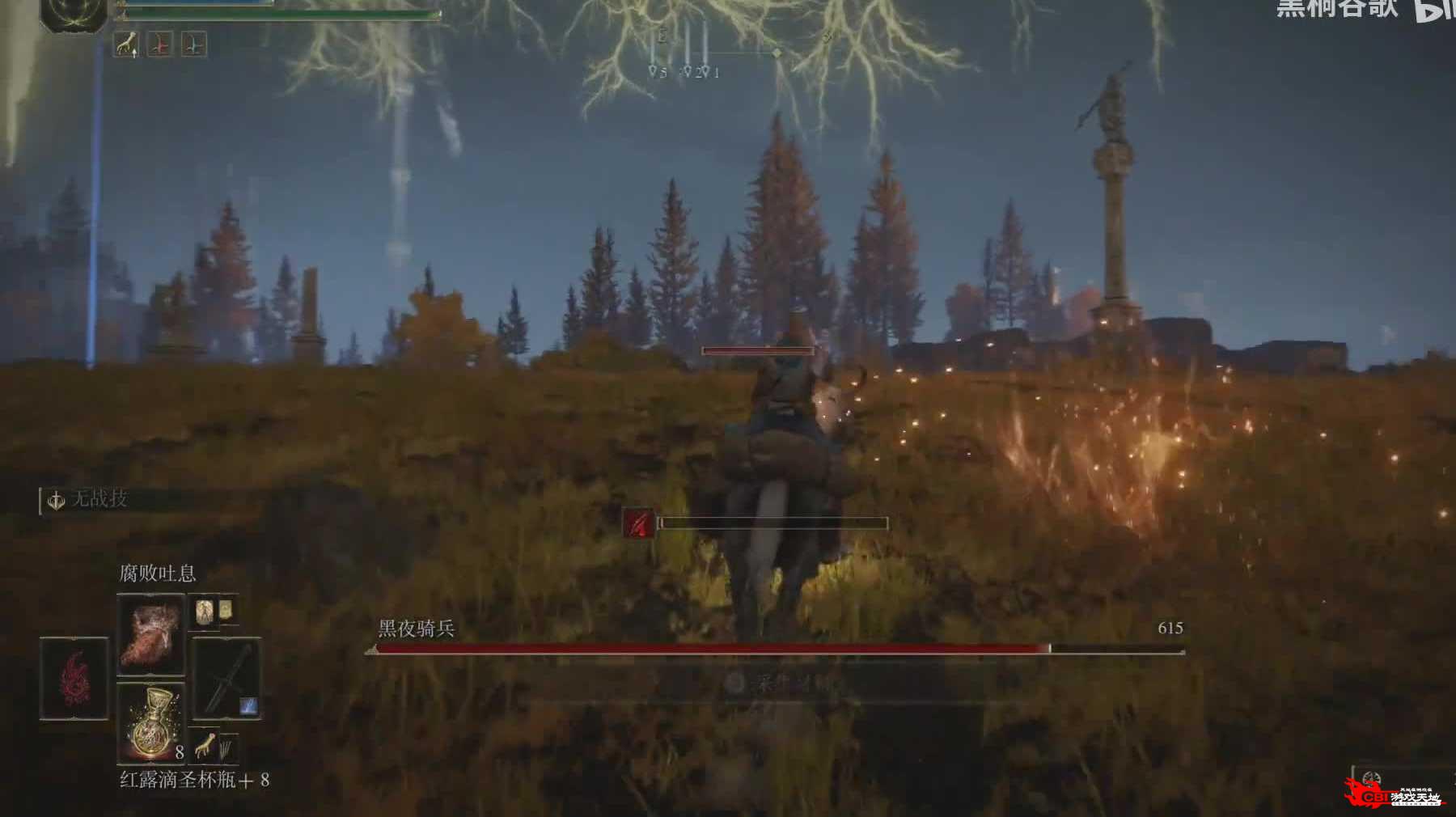1456x817 pixels.
Task: Use the Flask of Crimson Tears slot
Action: [x=151, y=722]
